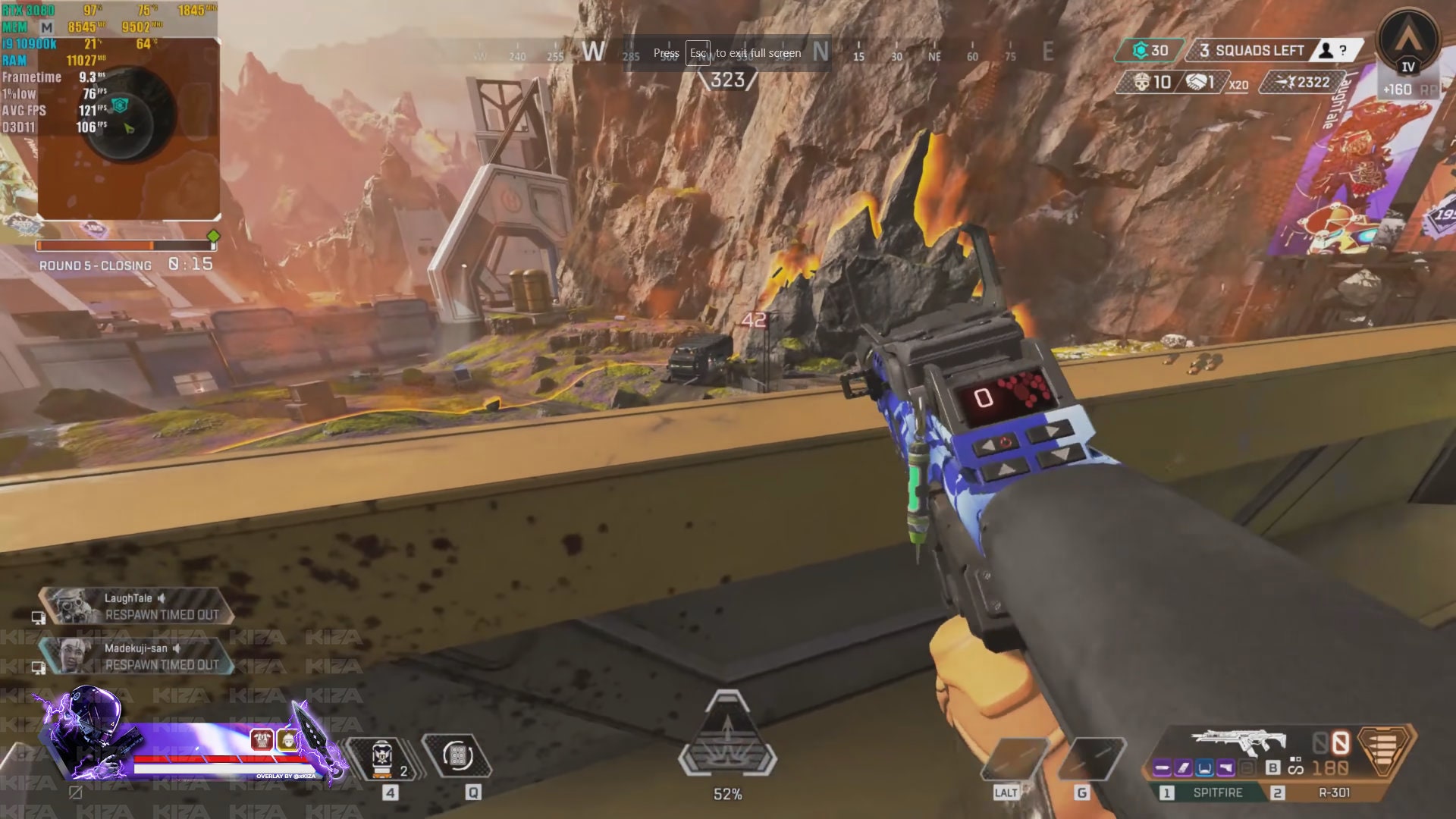Switch to the Spitfire weapon tab

click(x=1216, y=791)
